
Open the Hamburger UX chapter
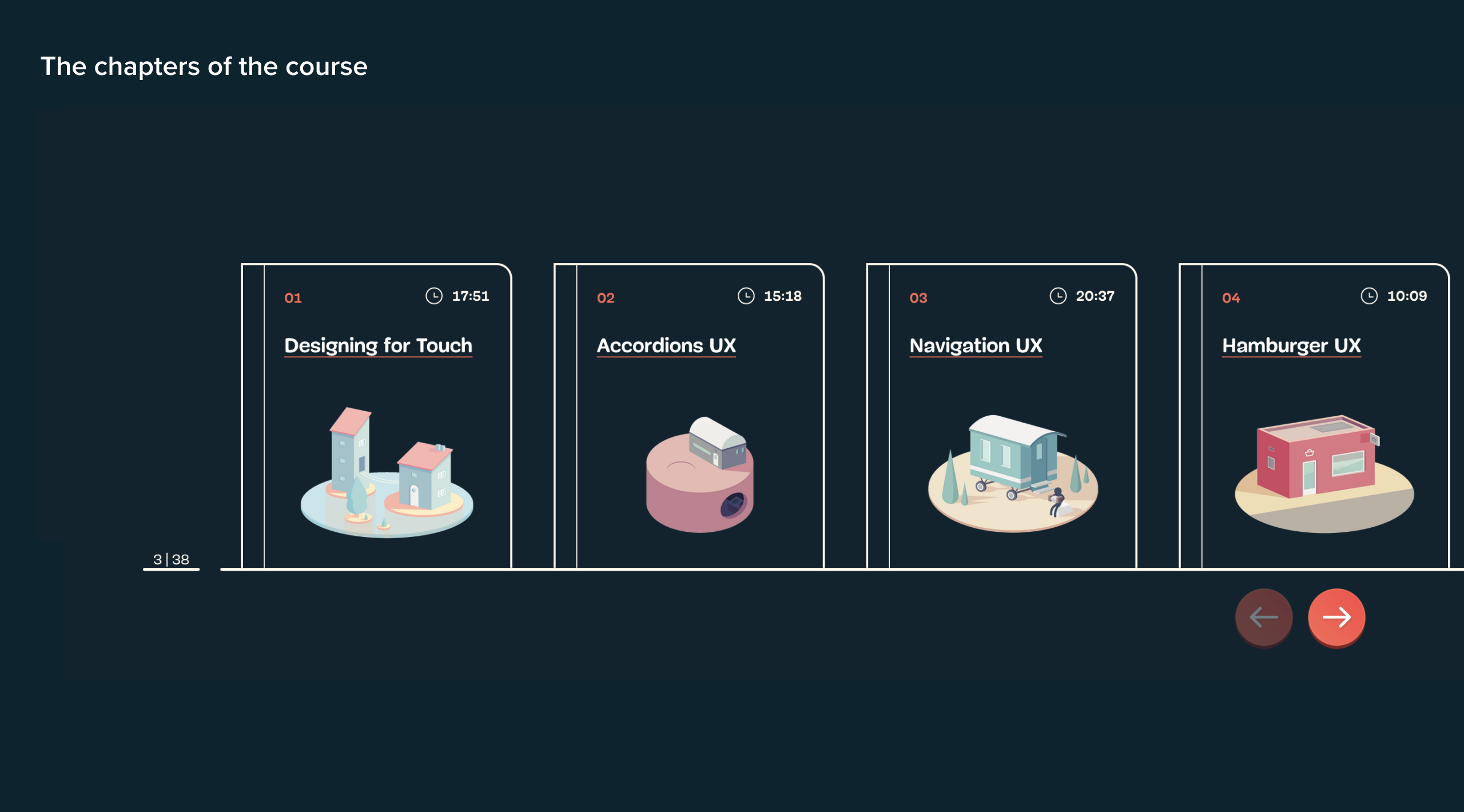point(1291,345)
